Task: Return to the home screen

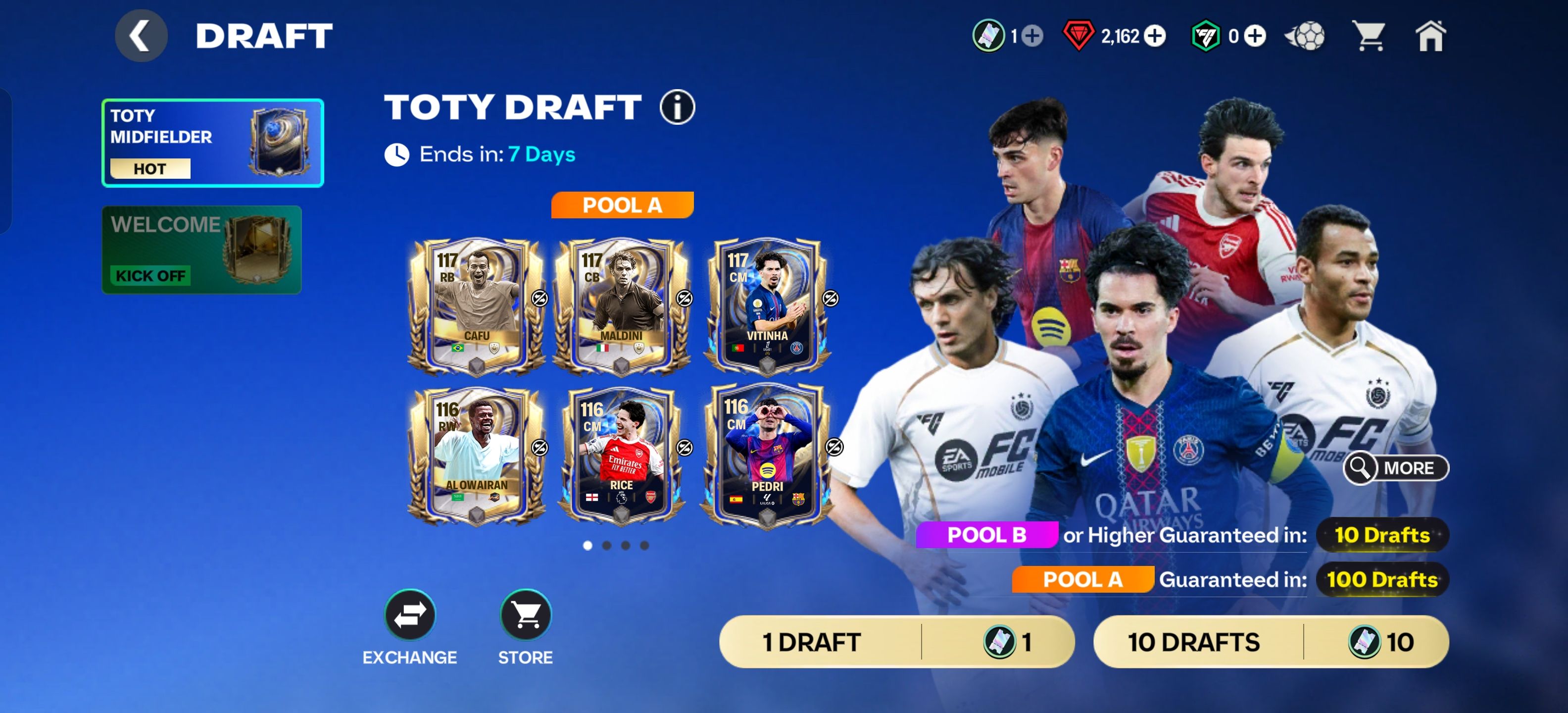Action: click(1430, 36)
